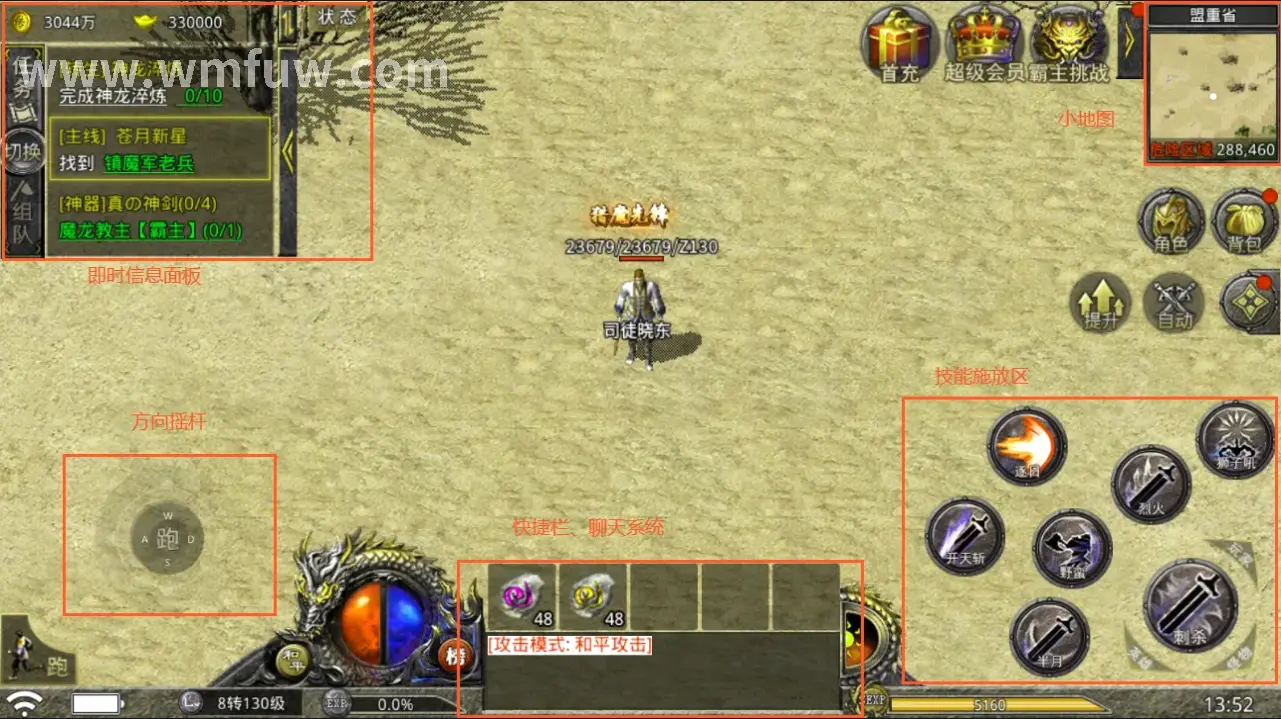The image size is (1281, 719).
Task: Click the 镇魔军老兵 quest link
Action: click(x=149, y=164)
